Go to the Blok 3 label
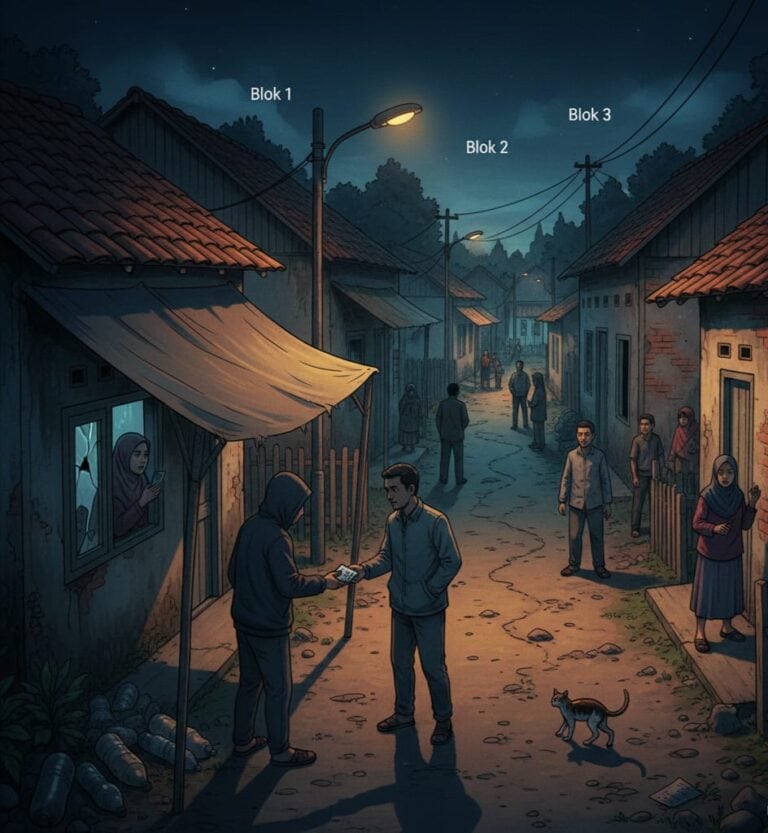The width and height of the screenshot is (768, 833). [590, 115]
